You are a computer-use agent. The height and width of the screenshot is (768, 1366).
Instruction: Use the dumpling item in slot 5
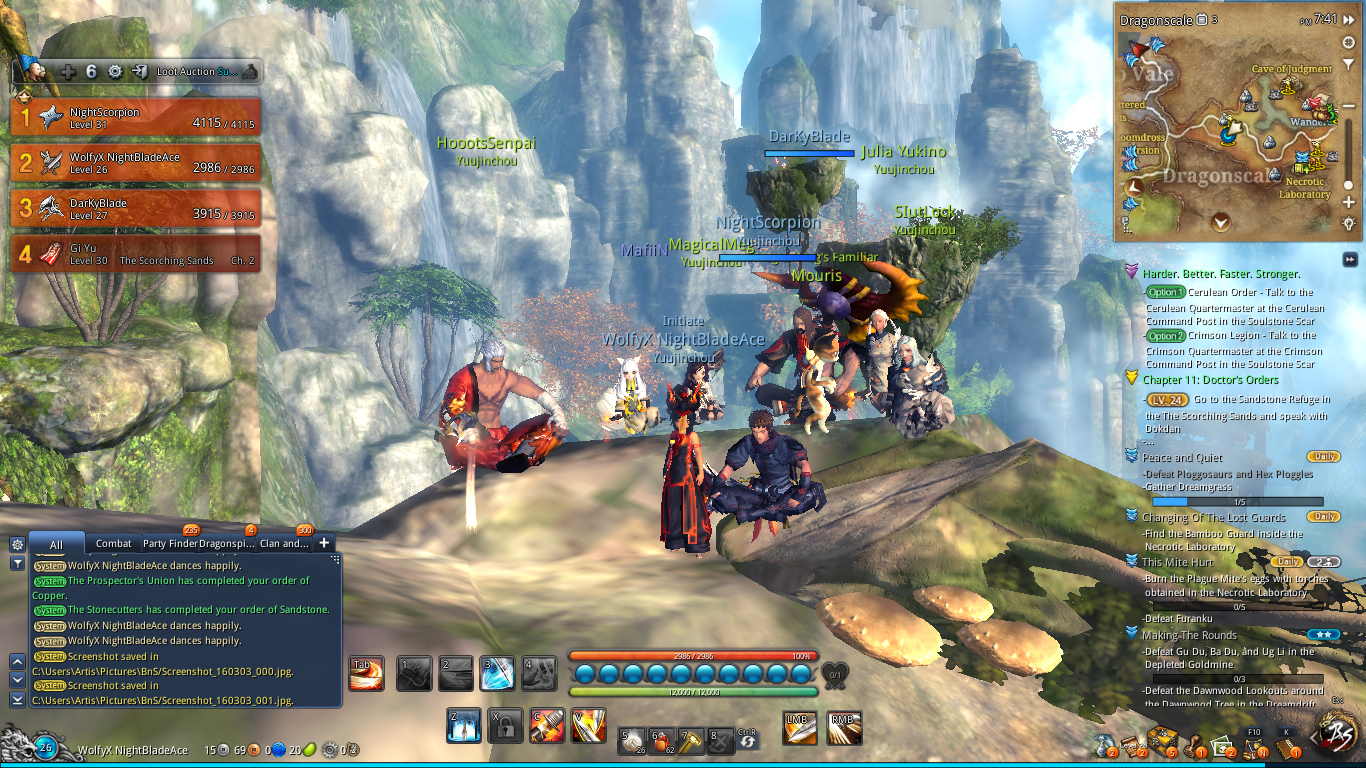click(x=632, y=741)
